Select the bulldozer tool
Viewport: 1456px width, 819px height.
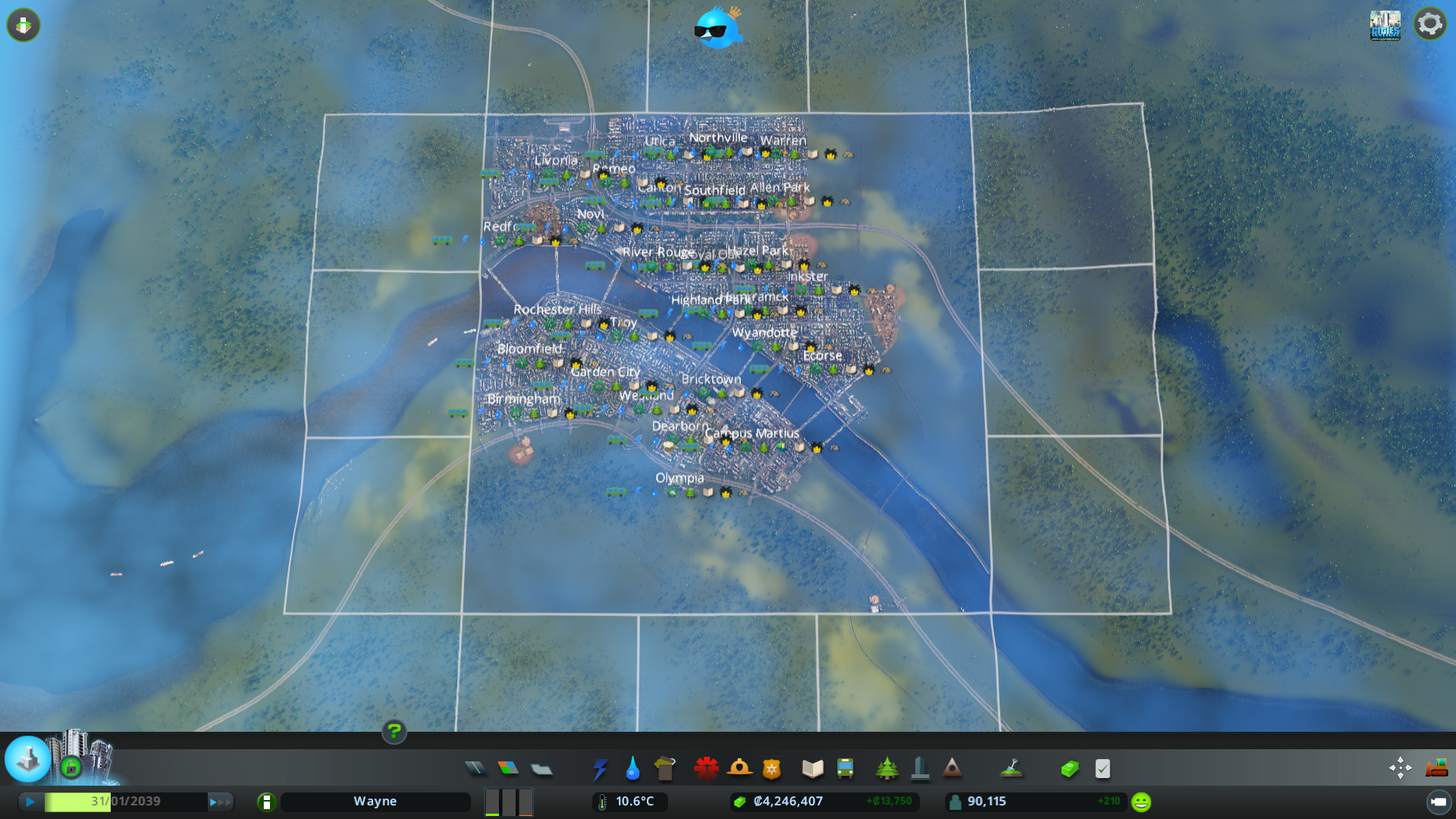pos(1436,768)
